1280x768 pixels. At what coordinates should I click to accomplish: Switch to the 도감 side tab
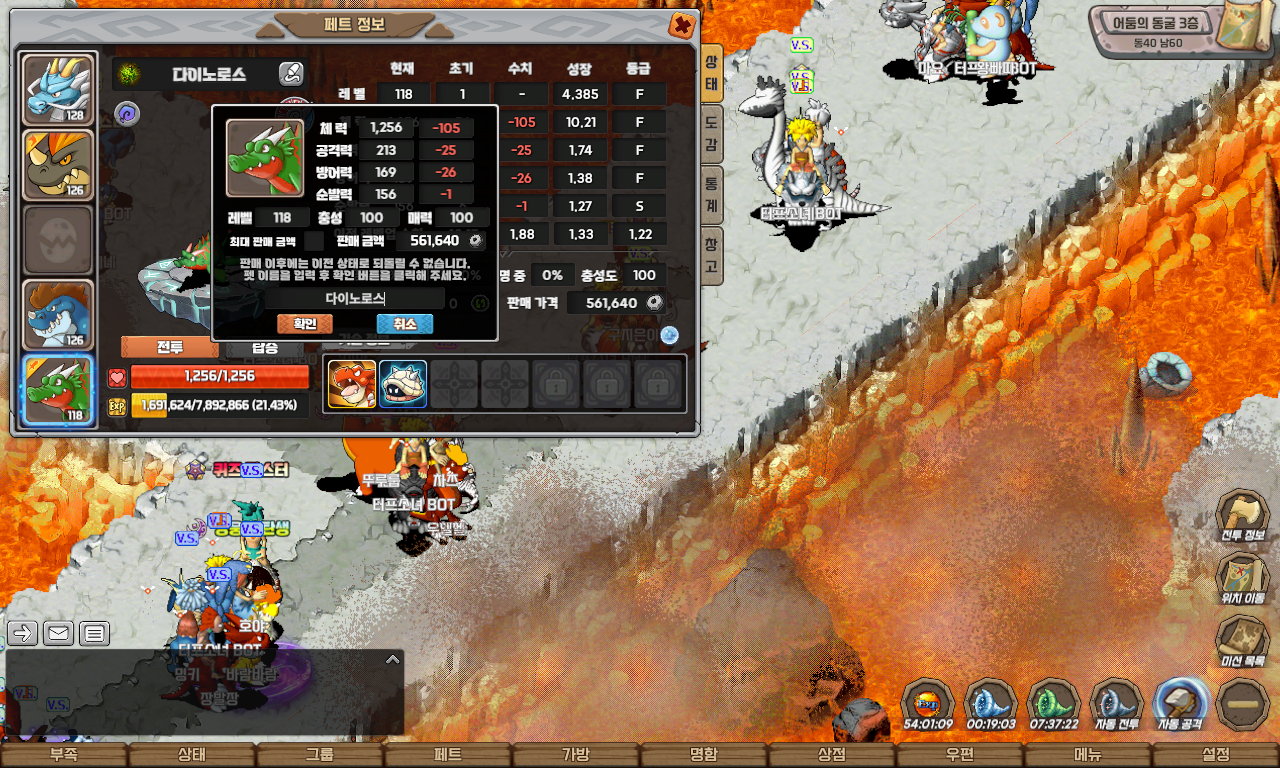click(711, 135)
